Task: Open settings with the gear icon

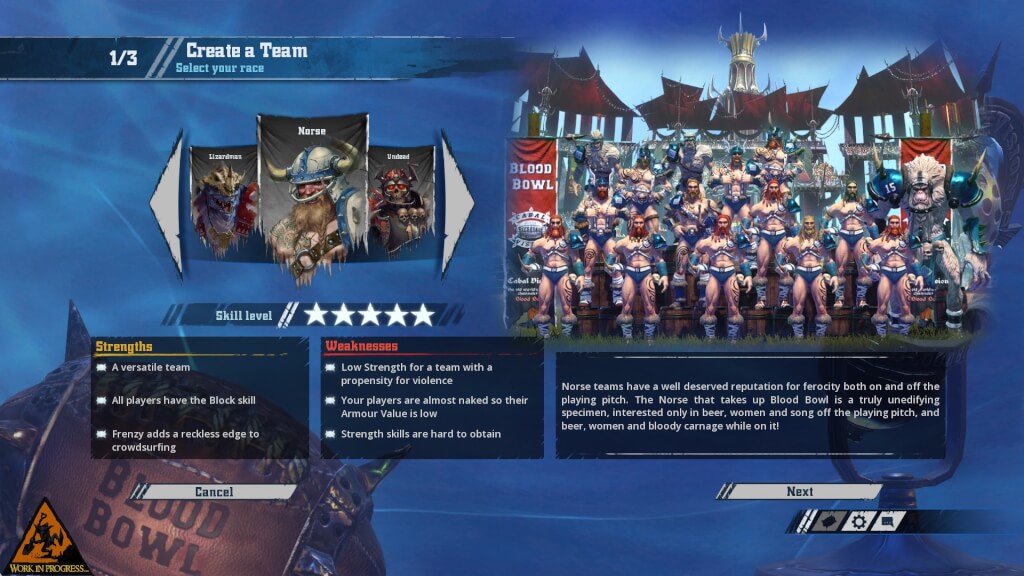Action: (858, 521)
